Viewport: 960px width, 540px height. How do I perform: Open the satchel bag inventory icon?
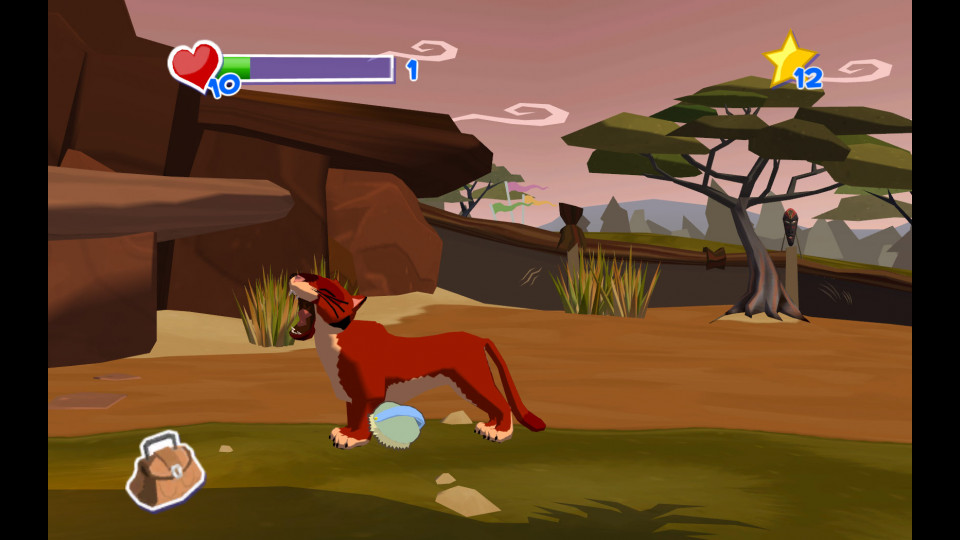click(x=165, y=470)
